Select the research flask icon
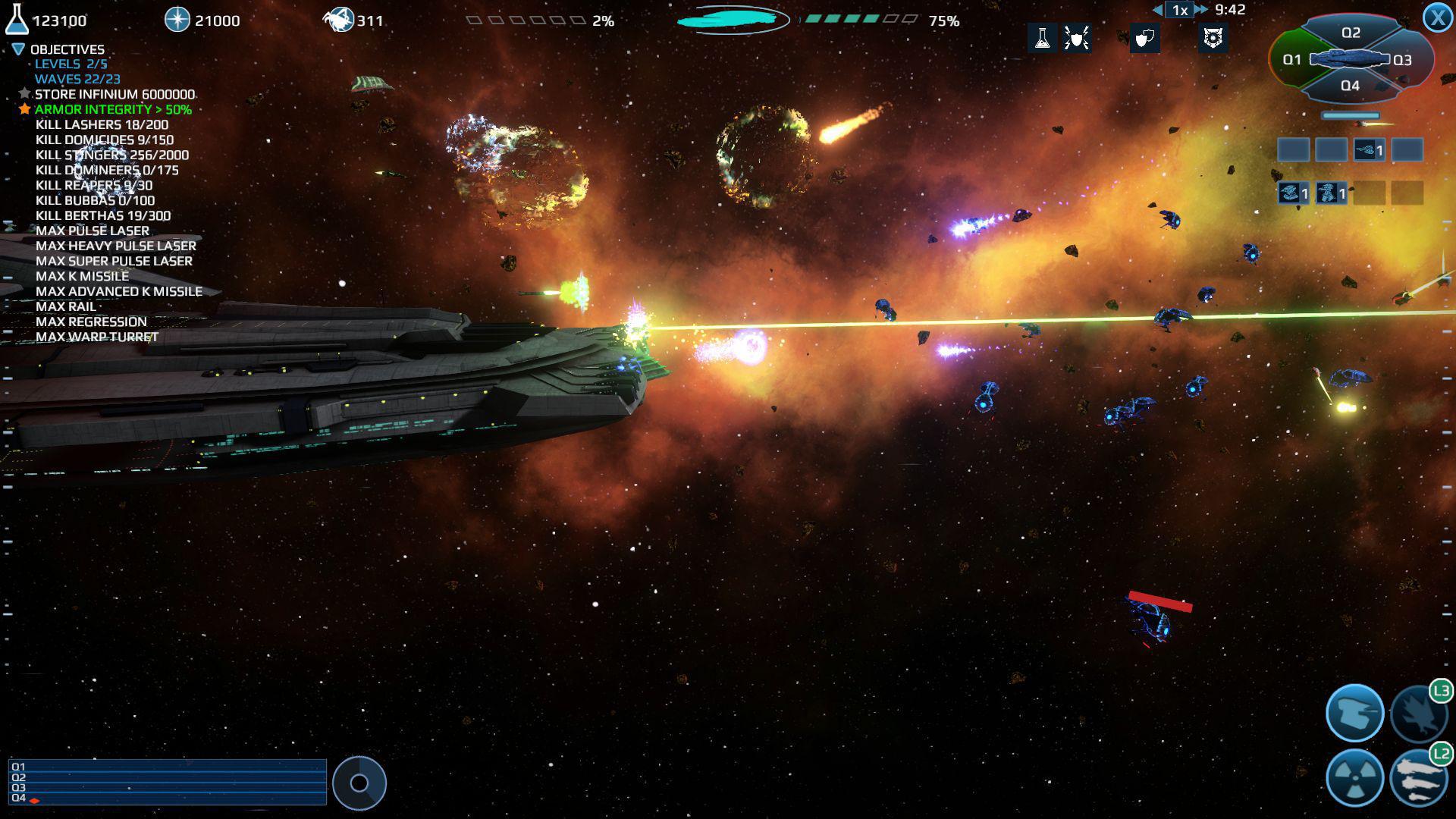The width and height of the screenshot is (1456, 819). pyautogui.click(x=1043, y=38)
